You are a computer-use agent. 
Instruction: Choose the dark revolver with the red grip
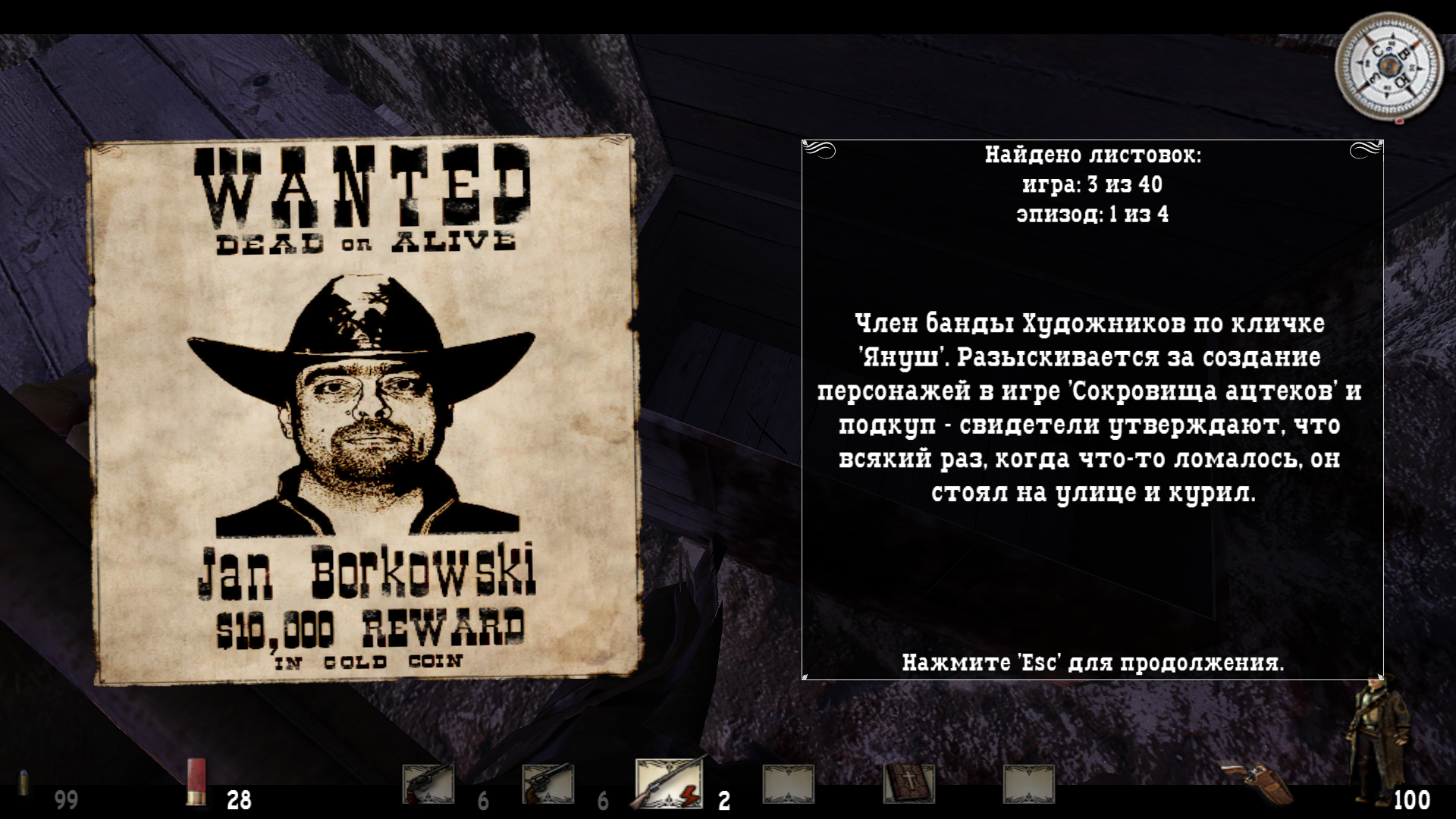tap(428, 784)
